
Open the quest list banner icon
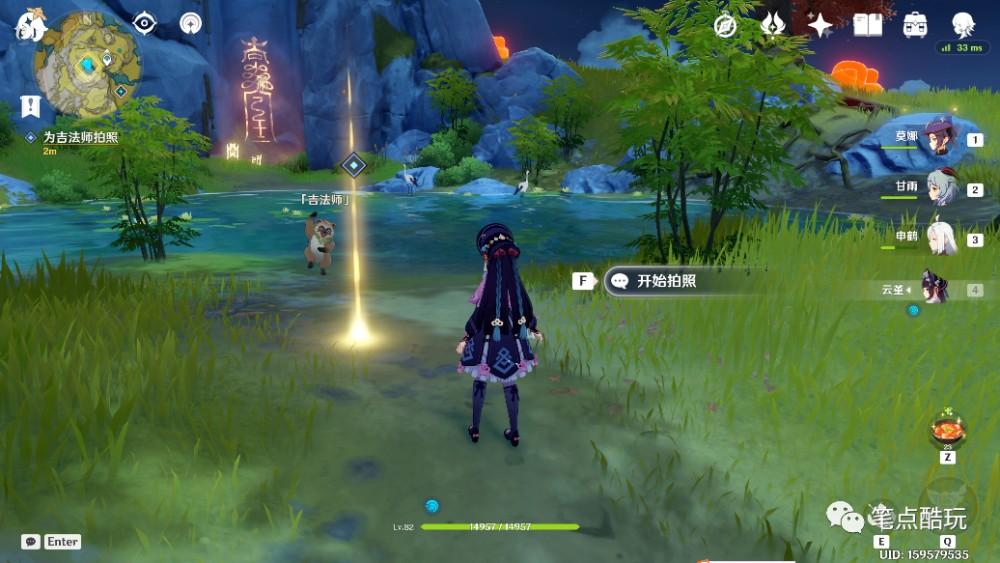click(31, 106)
